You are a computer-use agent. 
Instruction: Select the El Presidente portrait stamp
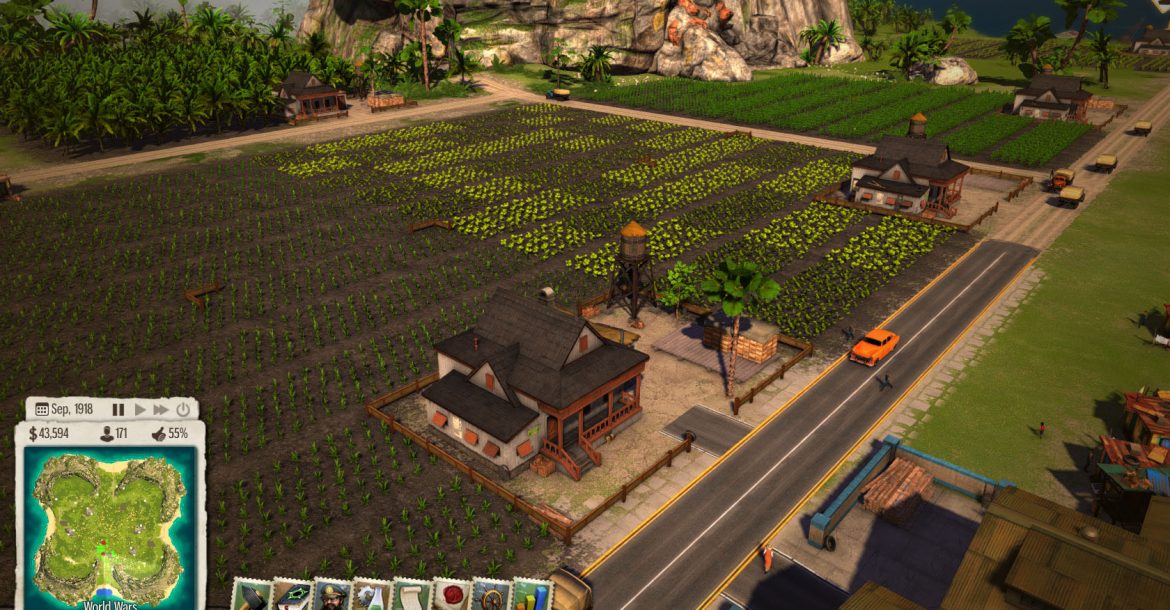coord(331,596)
